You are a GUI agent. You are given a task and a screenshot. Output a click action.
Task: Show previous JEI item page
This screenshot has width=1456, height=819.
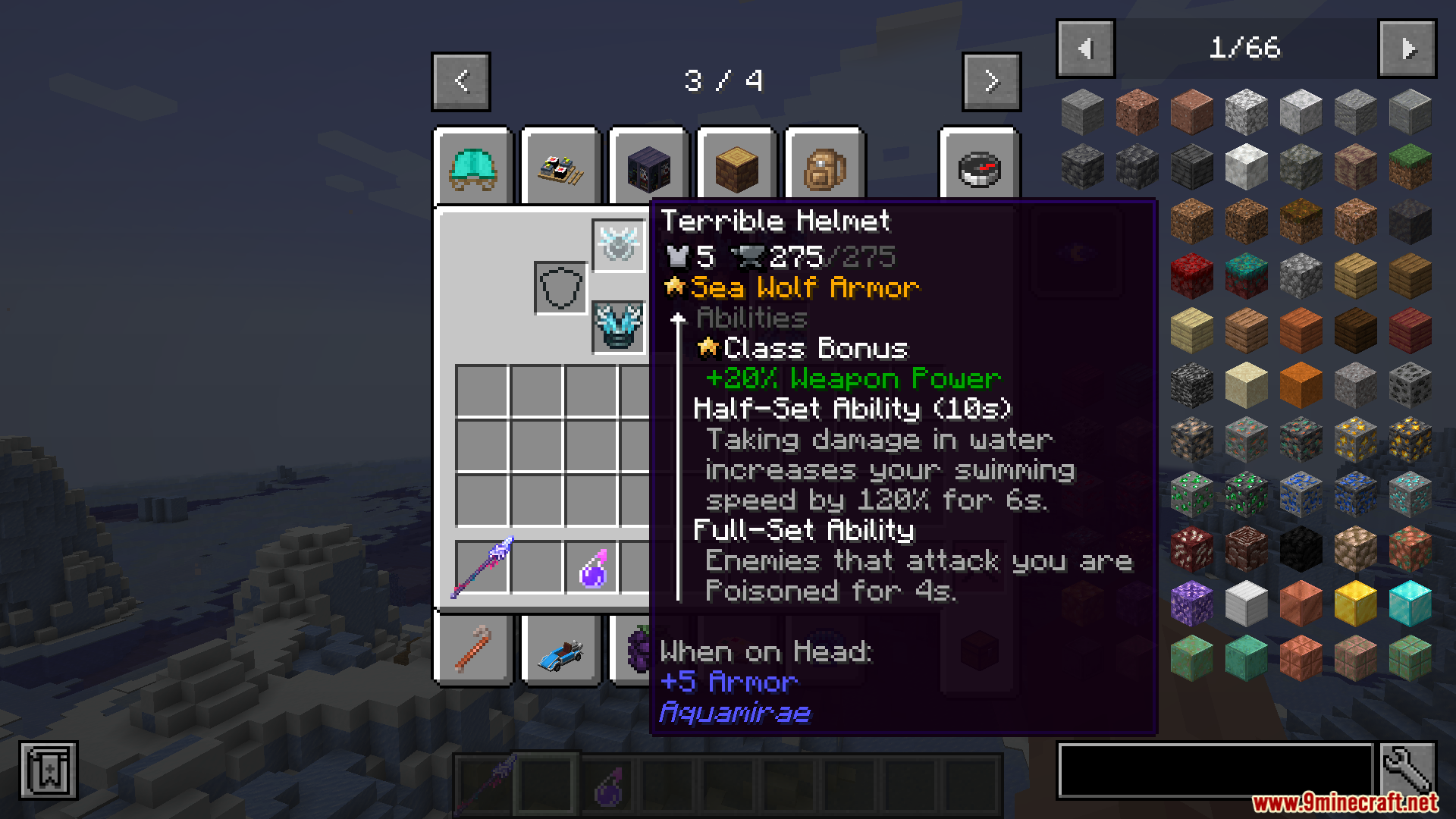(x=1085, y=49)
